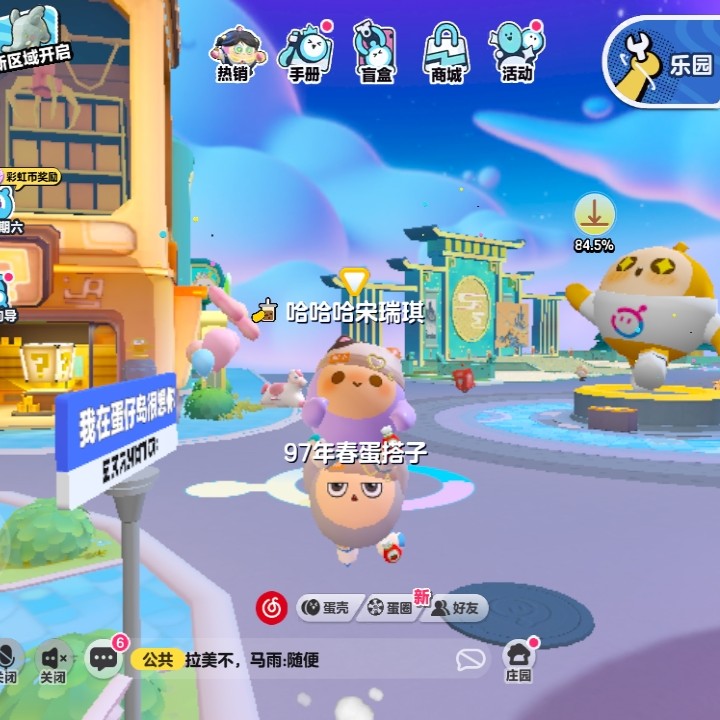Open the 商城 shop

(446, 52)
